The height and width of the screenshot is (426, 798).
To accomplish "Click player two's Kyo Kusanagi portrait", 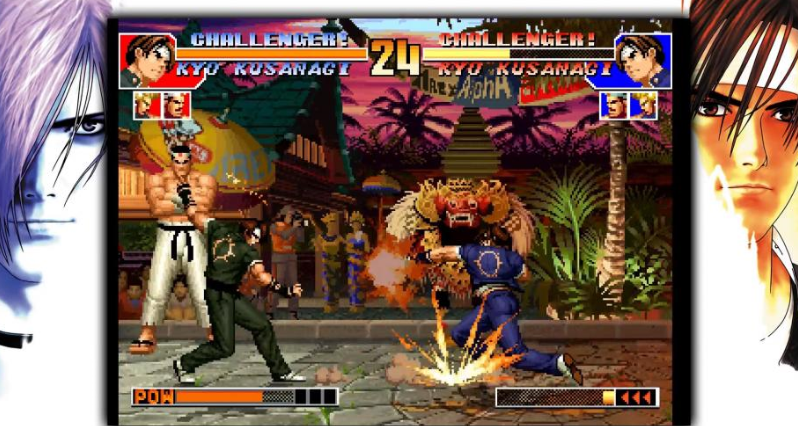I will click(642, 61).
